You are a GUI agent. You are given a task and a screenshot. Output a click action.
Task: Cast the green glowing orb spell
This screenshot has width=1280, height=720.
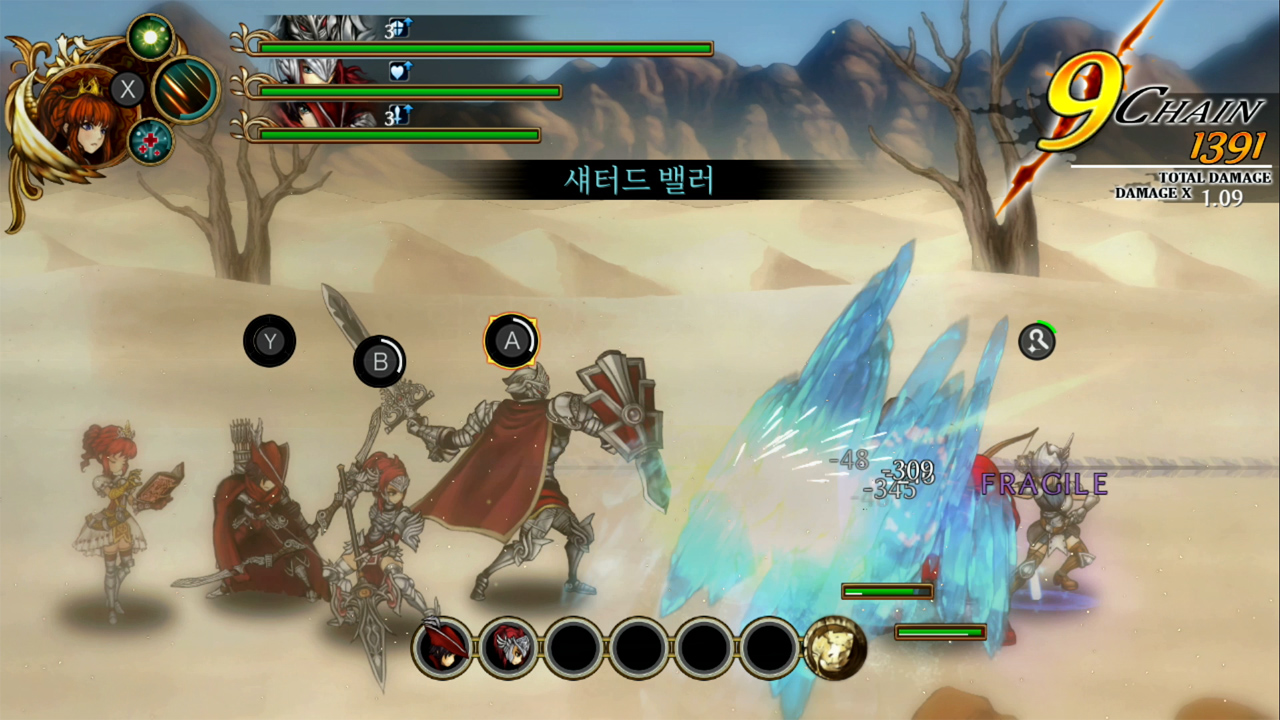click(151, 37)
